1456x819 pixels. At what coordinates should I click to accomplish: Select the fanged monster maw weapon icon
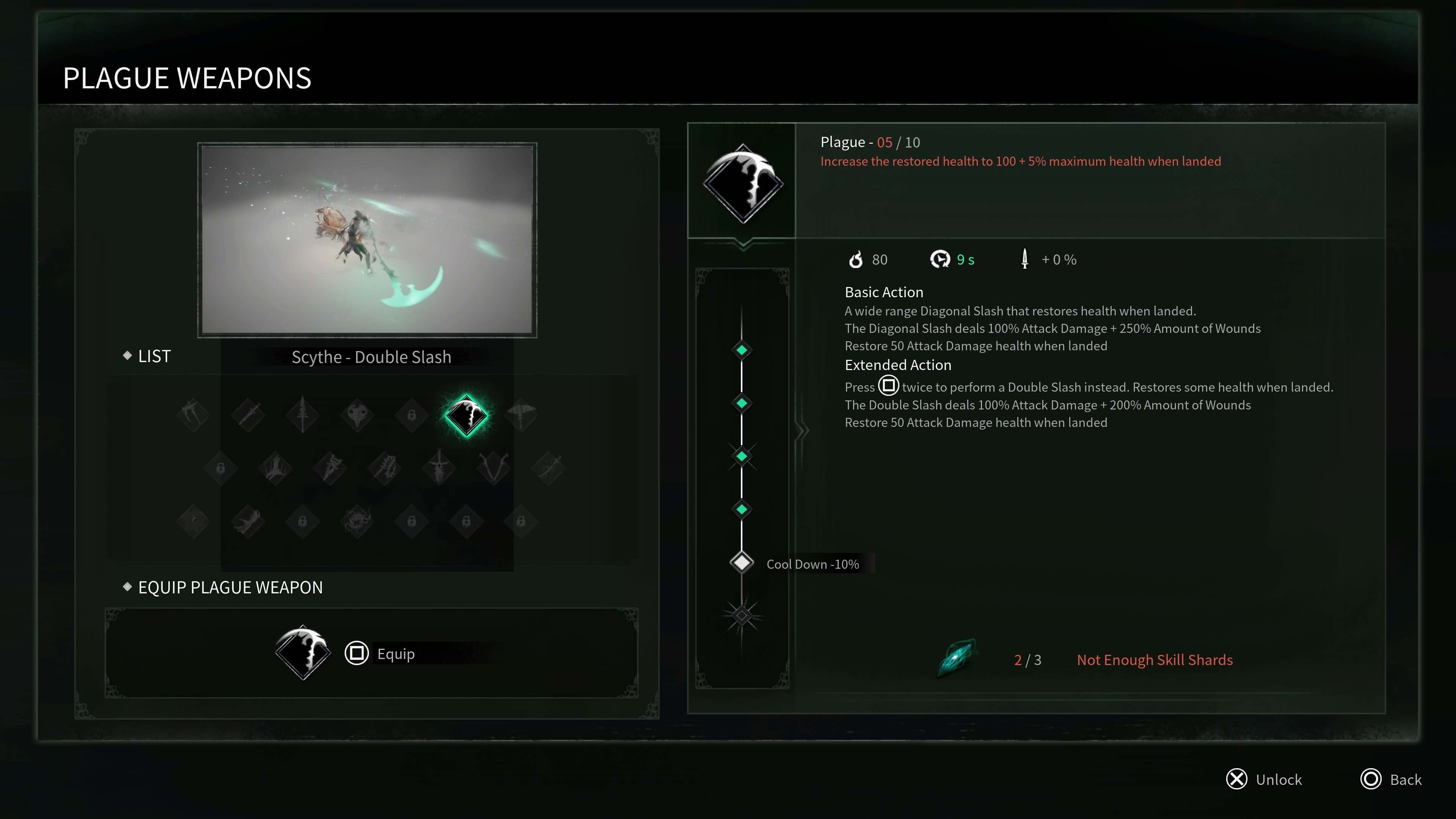coord(357,521)
